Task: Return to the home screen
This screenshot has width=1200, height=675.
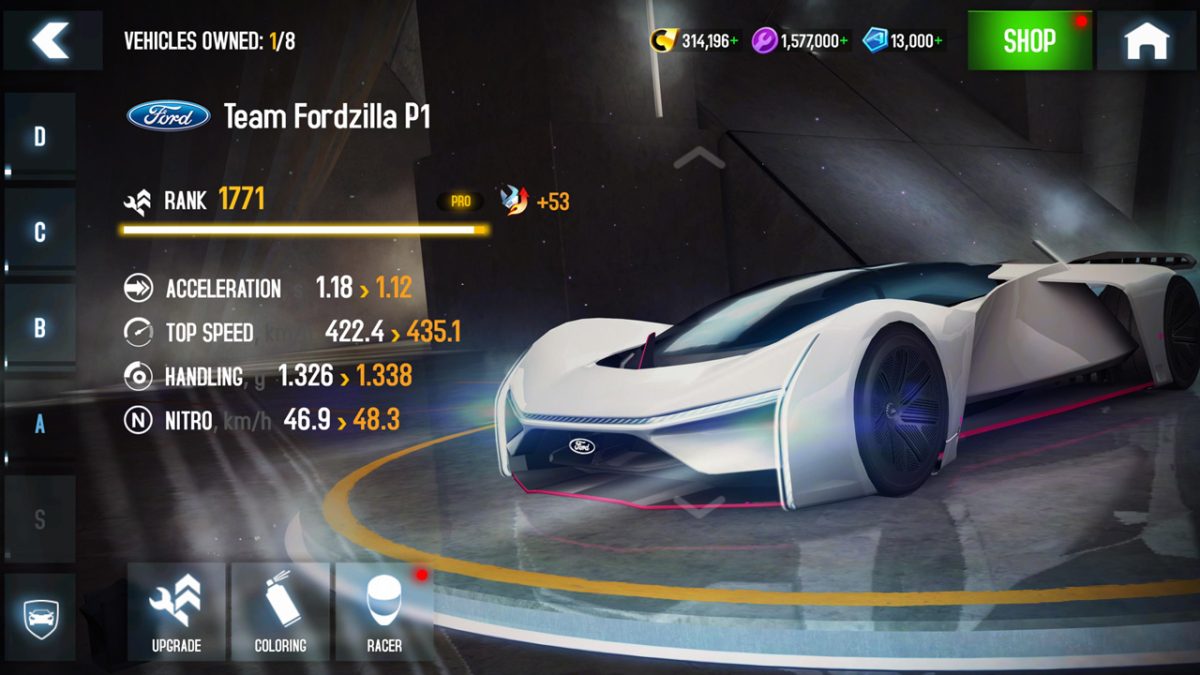Action: tap(1146, 41)
